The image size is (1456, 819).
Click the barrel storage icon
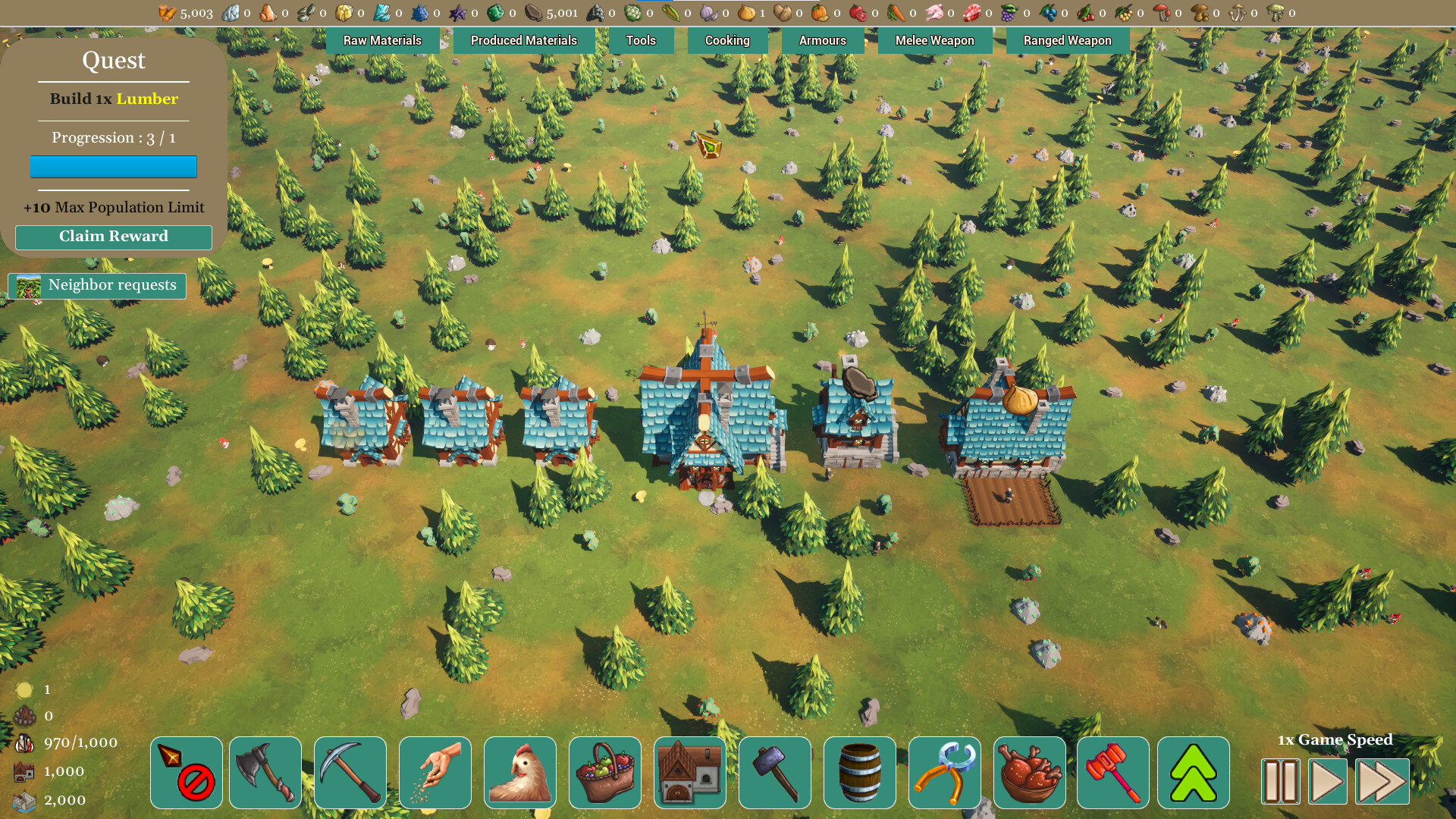coord(859,772)
